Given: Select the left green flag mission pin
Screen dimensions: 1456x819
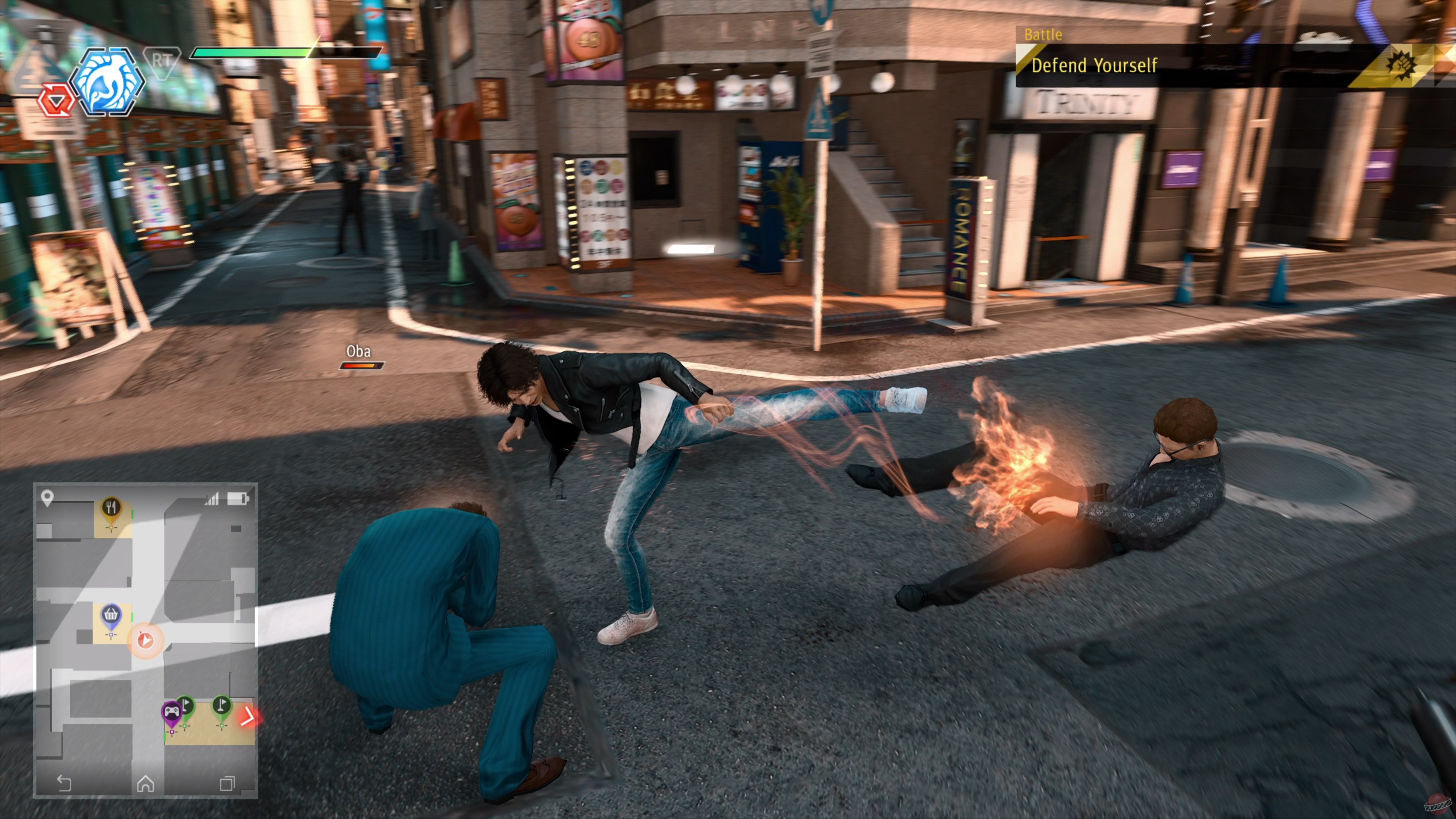Looking at the screenshot, I should point(186,706).
